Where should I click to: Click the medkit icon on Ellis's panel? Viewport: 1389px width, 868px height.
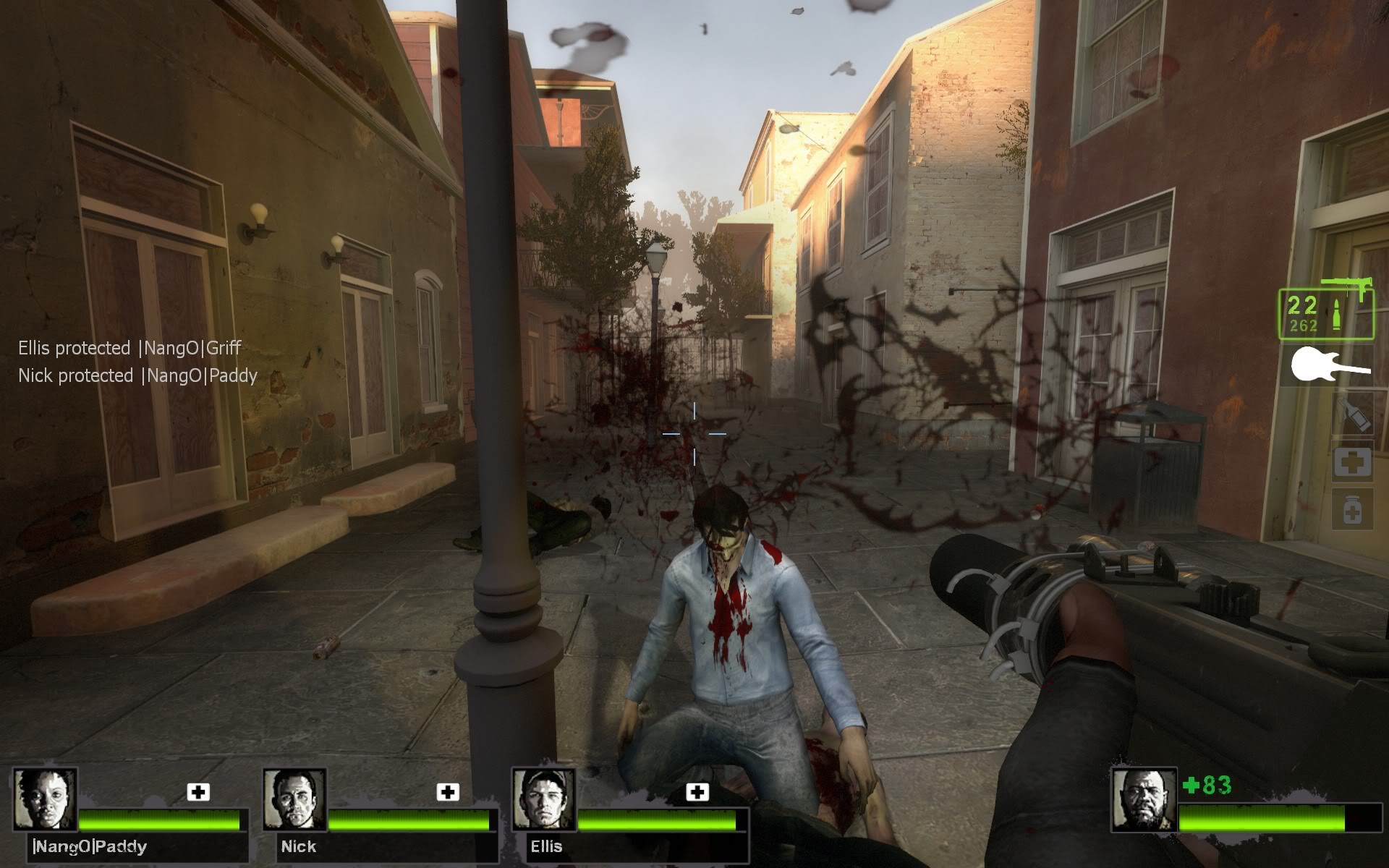coord(697,792)
